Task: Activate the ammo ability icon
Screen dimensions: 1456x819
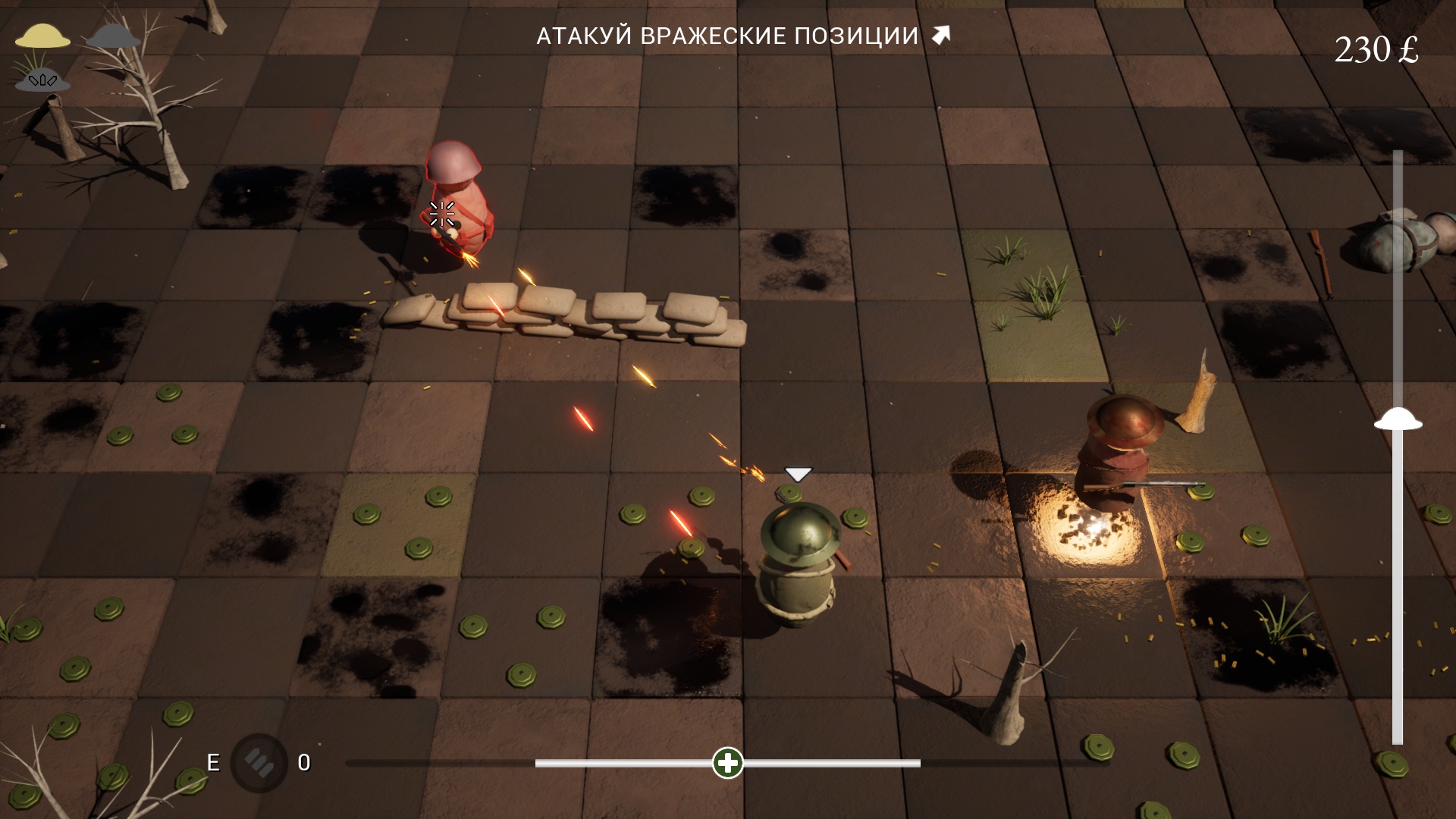Action: 259,762
